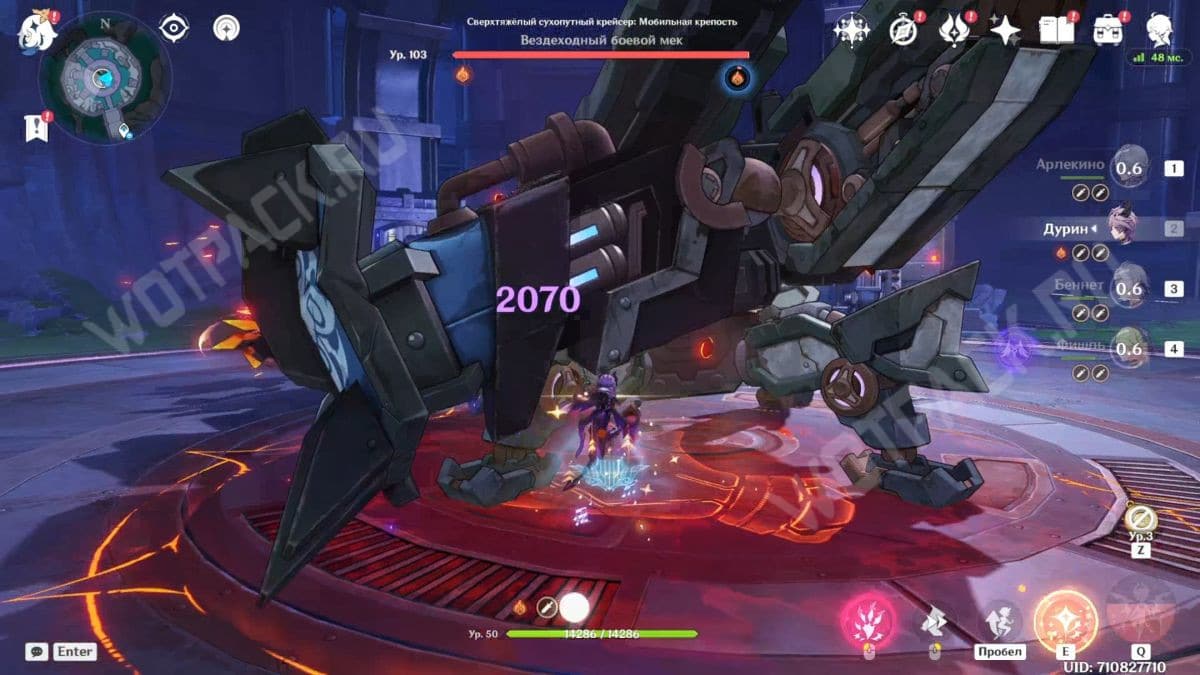Activate the elemental burst icon
Viewport: 1200px width, 675px height.
coord(1141,610)
